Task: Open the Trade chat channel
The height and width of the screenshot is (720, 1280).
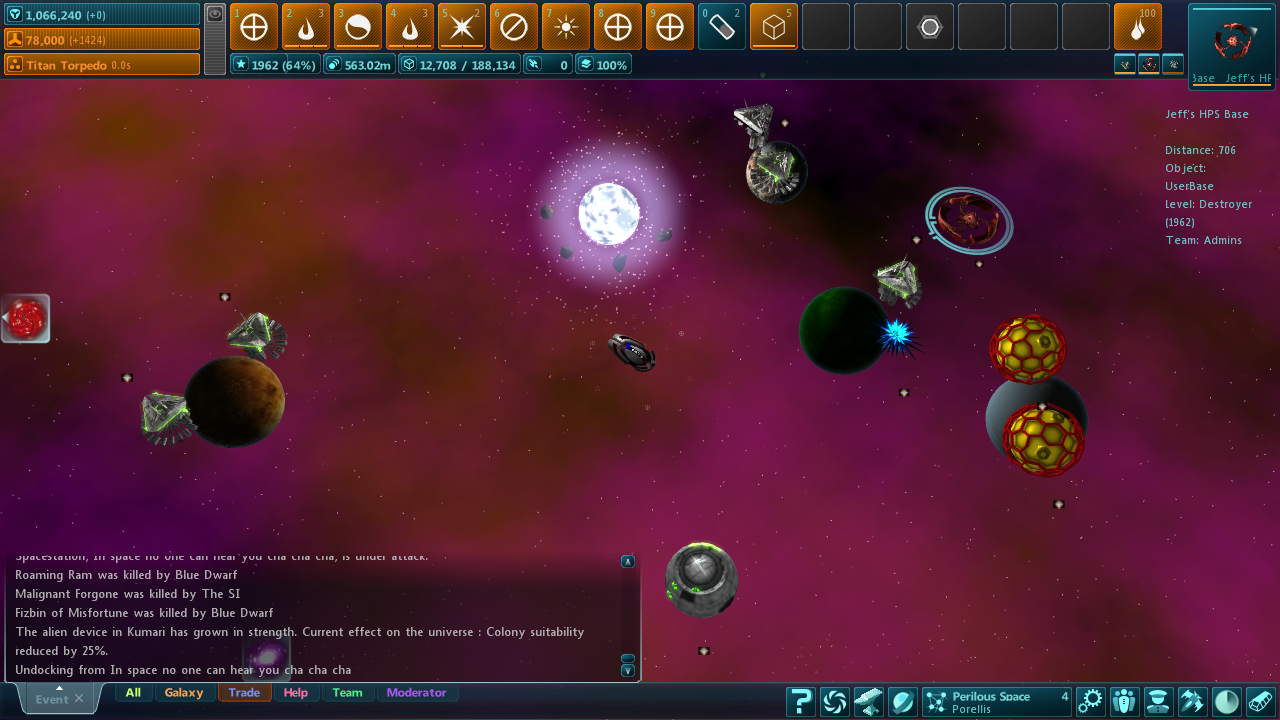Action: [x=244, y=693]
